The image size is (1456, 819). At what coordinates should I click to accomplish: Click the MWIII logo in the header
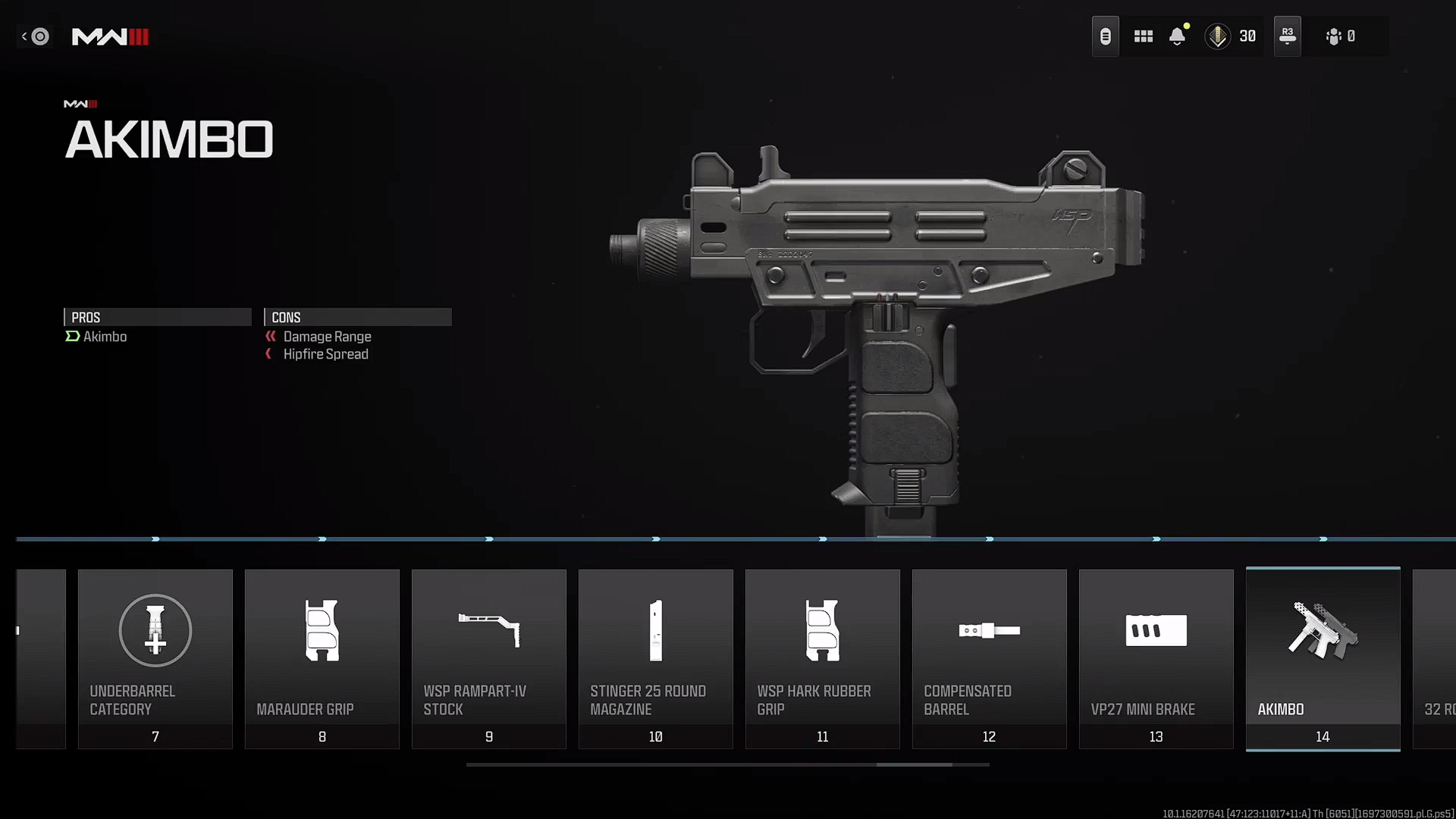pos(109,36)
